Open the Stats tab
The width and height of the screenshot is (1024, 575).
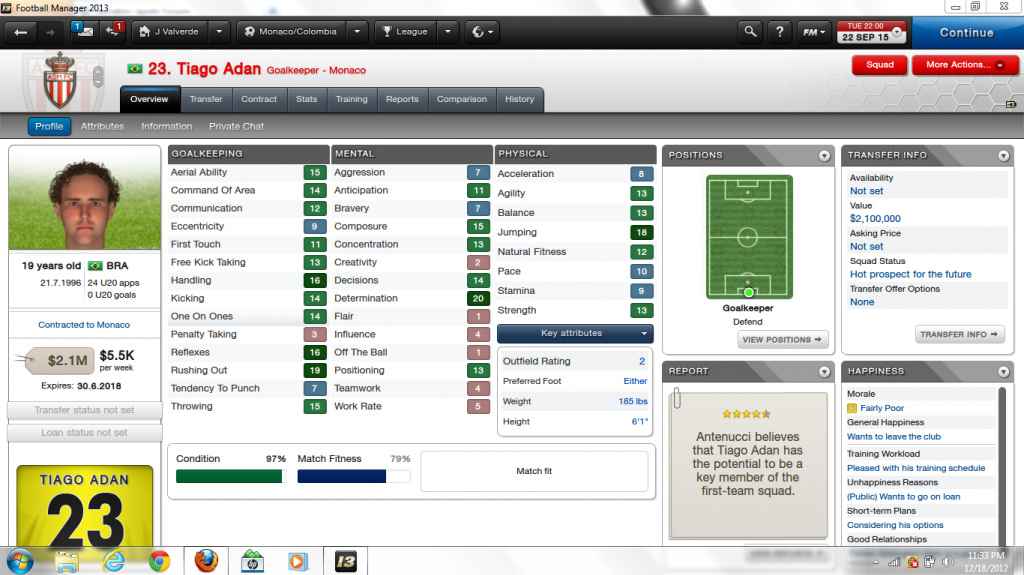pos(306,99)
